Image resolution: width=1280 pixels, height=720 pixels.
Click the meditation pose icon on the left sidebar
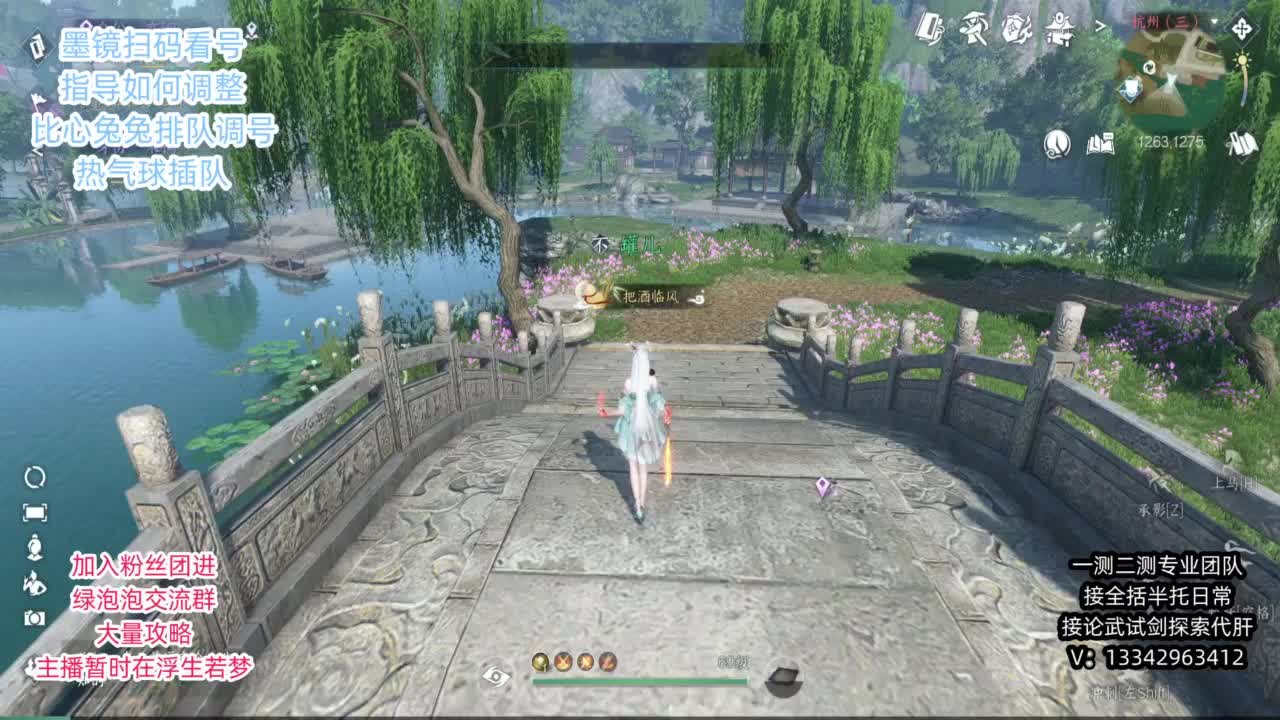tap(34, 547)
